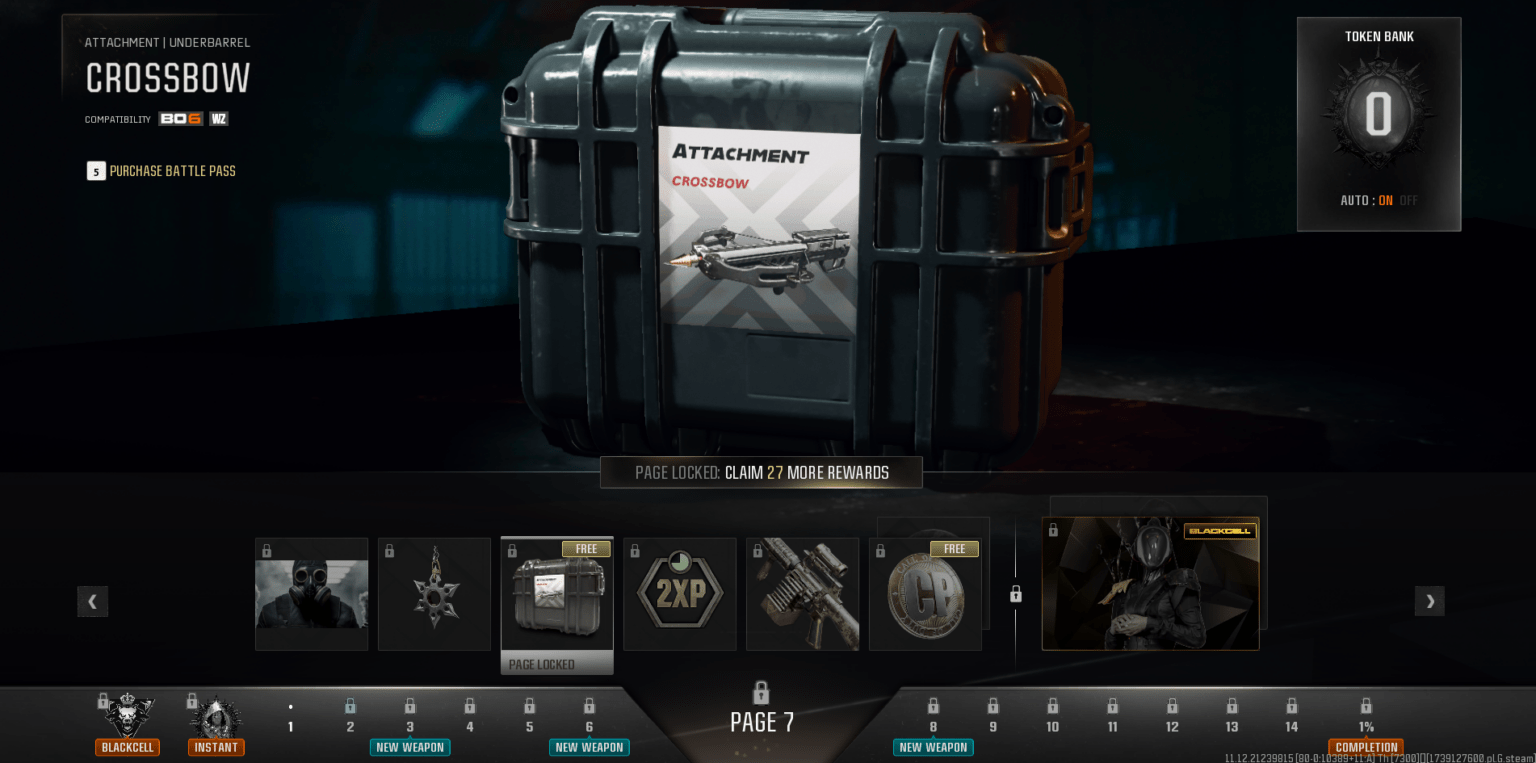Click the lock icon above PAGE 7

pos(762,692)
